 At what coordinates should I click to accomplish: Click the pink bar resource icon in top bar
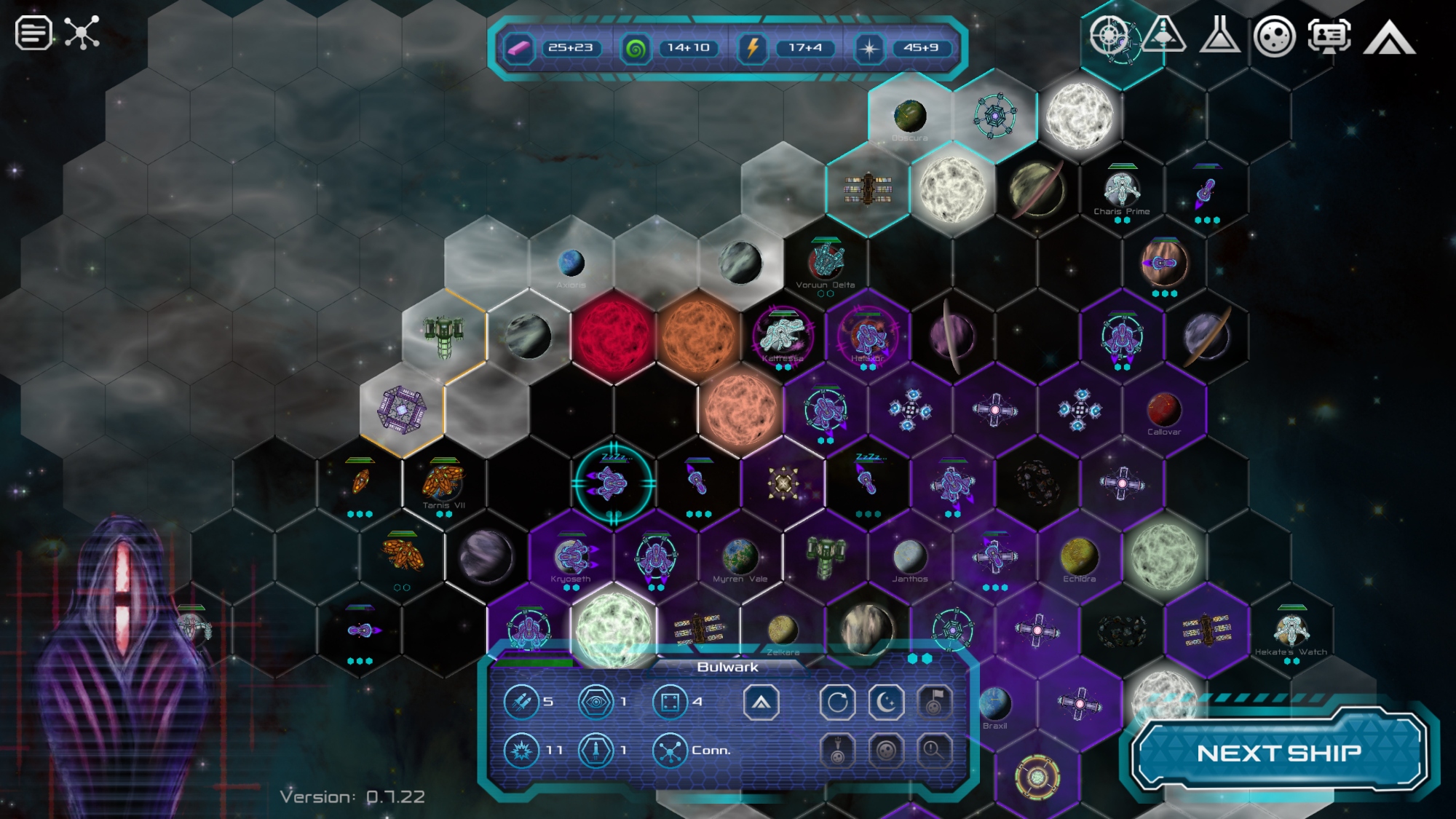click(519, 49)
